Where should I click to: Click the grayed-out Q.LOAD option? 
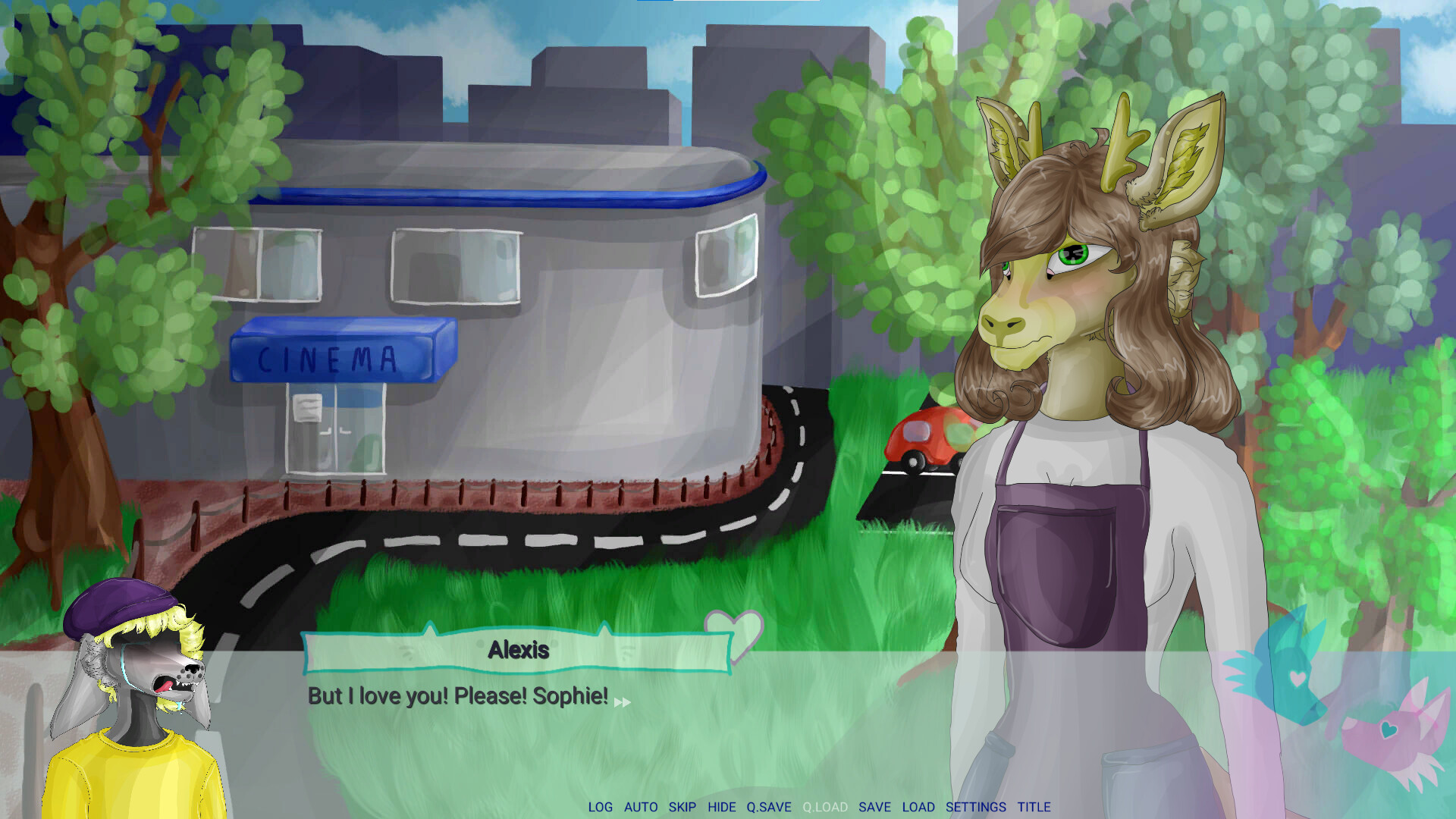coord(825,807)
